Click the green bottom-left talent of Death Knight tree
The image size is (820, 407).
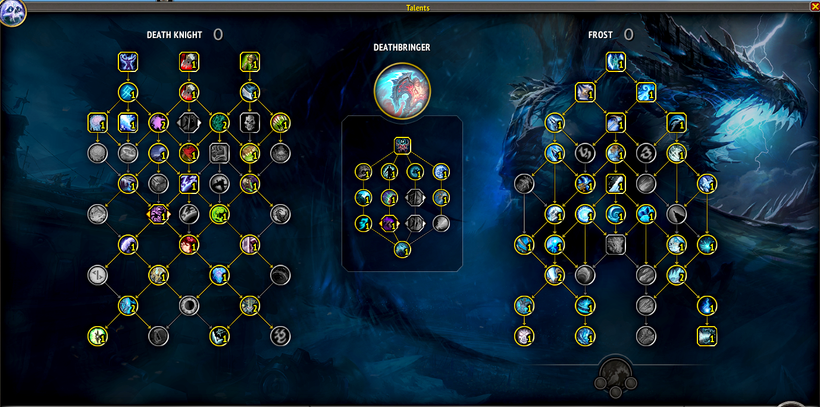point(97,335)
